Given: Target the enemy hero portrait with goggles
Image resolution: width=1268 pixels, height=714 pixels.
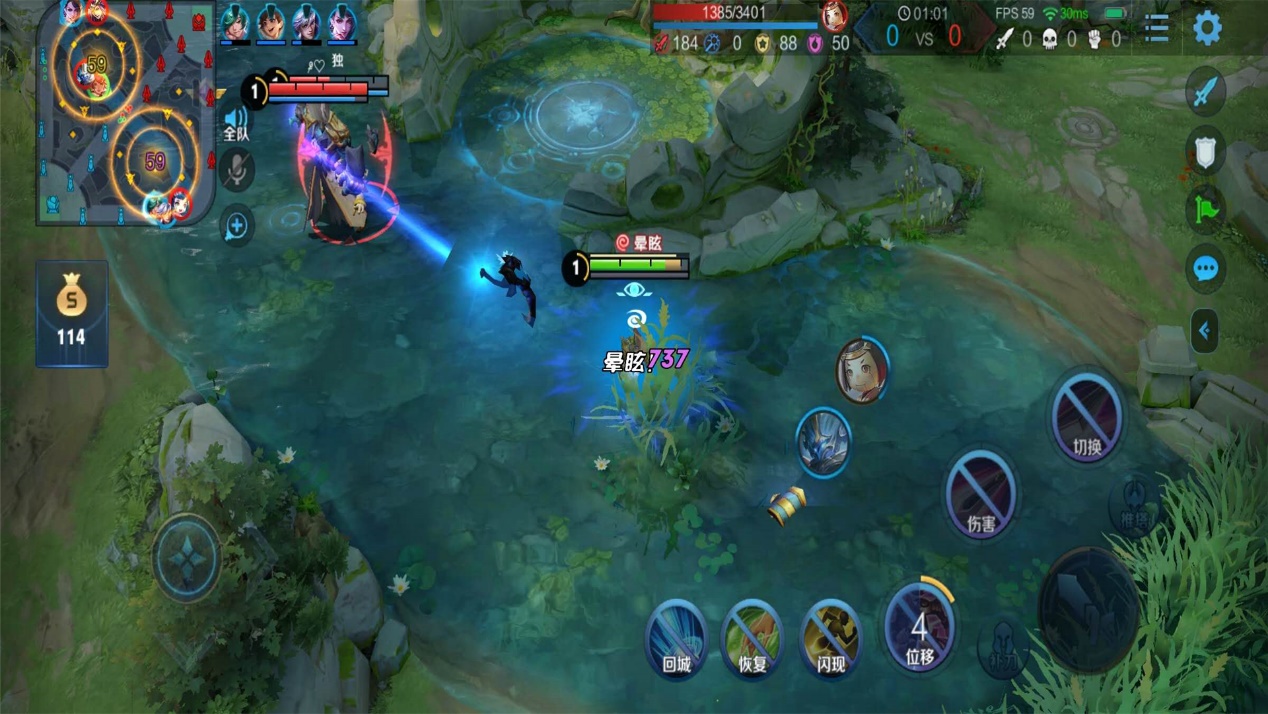Looking at the screenshot, I should [x=862, y=370].
